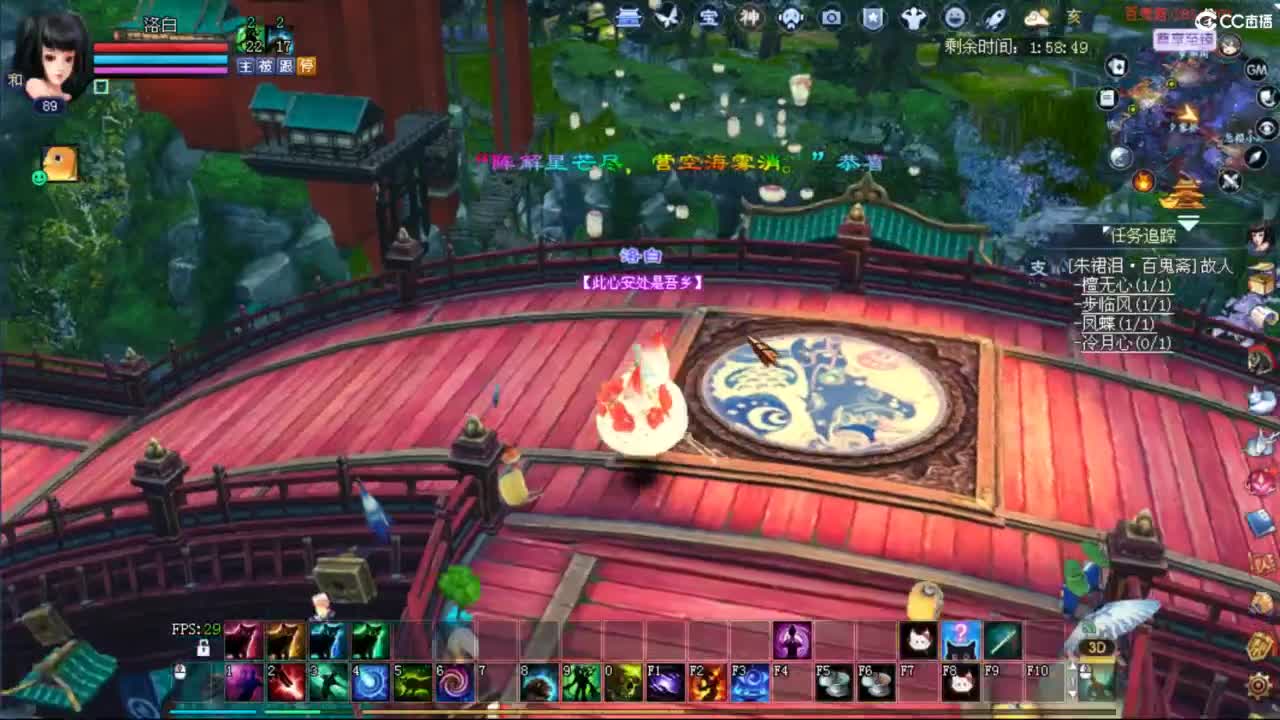Screen dimensions: 1280x720
Task: Collapse the 任务追踪 quest tracker panel
Action: point(1105,231)
